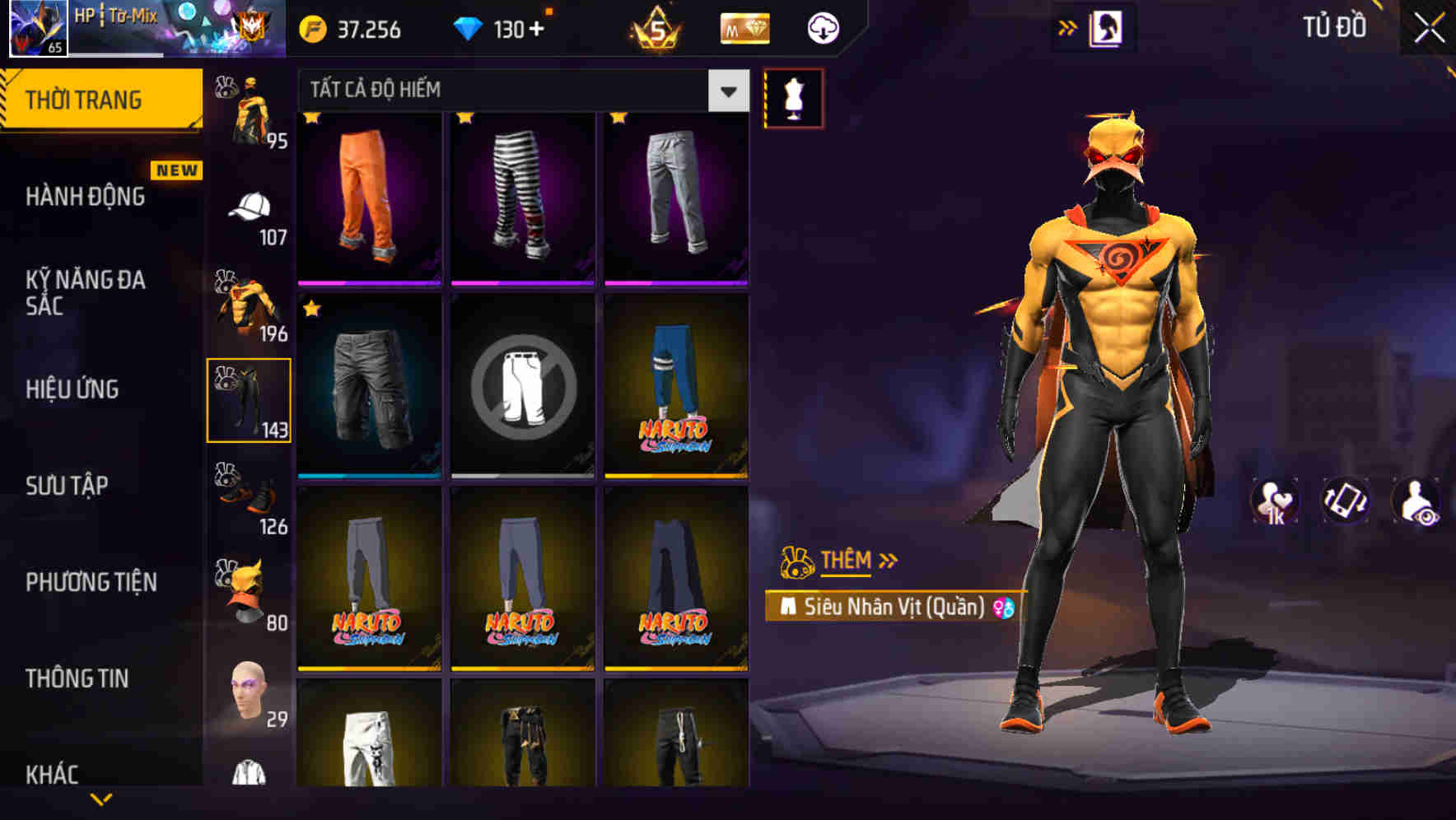Select the mannequin preview icon
This screenshot has height=820, width=1456.
click(793, 96)
